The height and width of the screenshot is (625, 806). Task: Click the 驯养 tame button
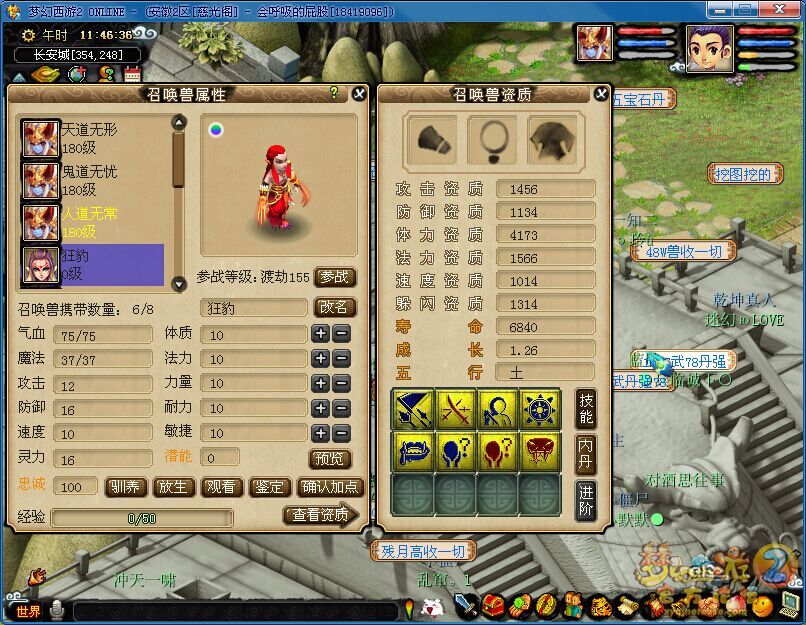click(x=125, y=487)
